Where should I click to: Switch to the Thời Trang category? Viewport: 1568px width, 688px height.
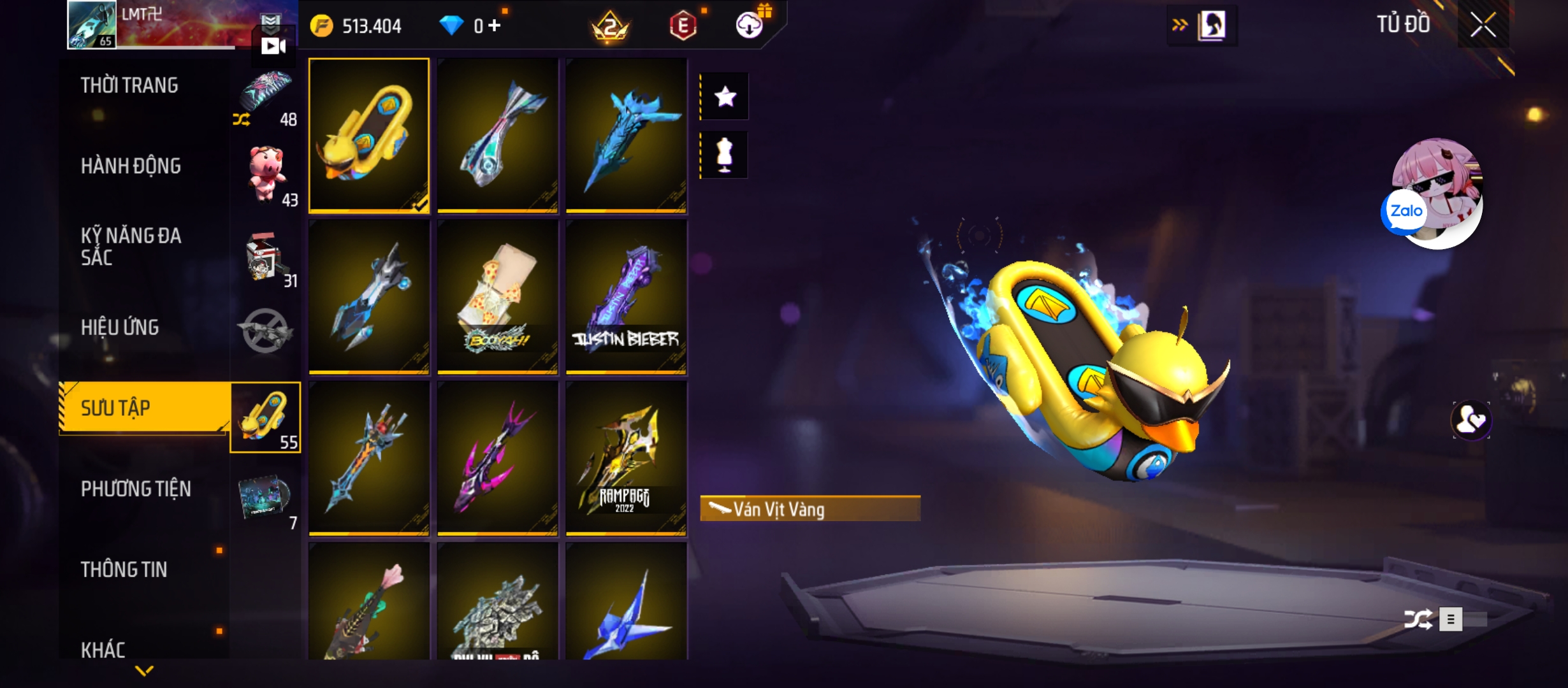(x=129, y=85)
